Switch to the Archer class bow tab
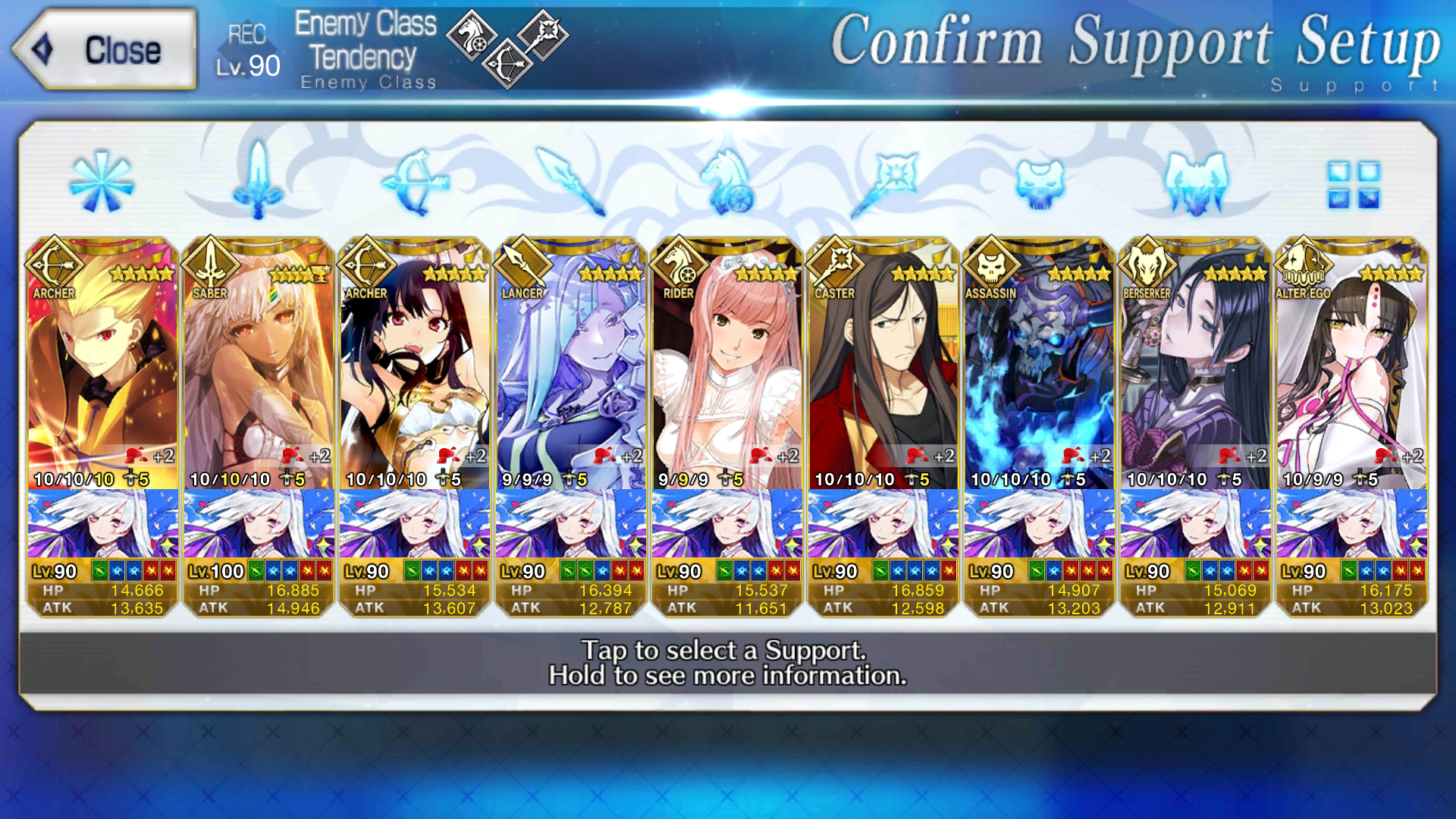 click(415, 182)
